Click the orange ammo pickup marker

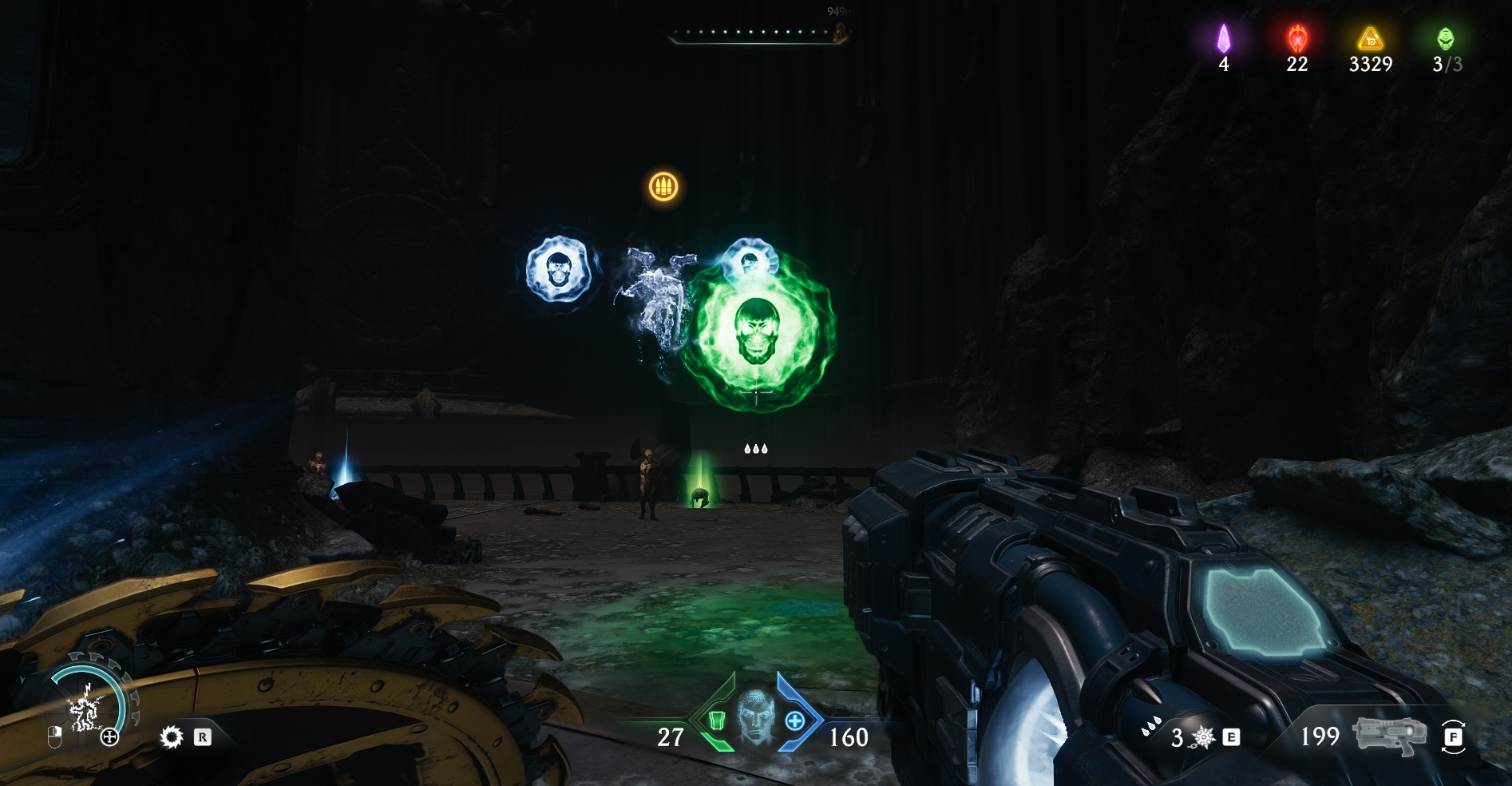click(x=663, y=187)
